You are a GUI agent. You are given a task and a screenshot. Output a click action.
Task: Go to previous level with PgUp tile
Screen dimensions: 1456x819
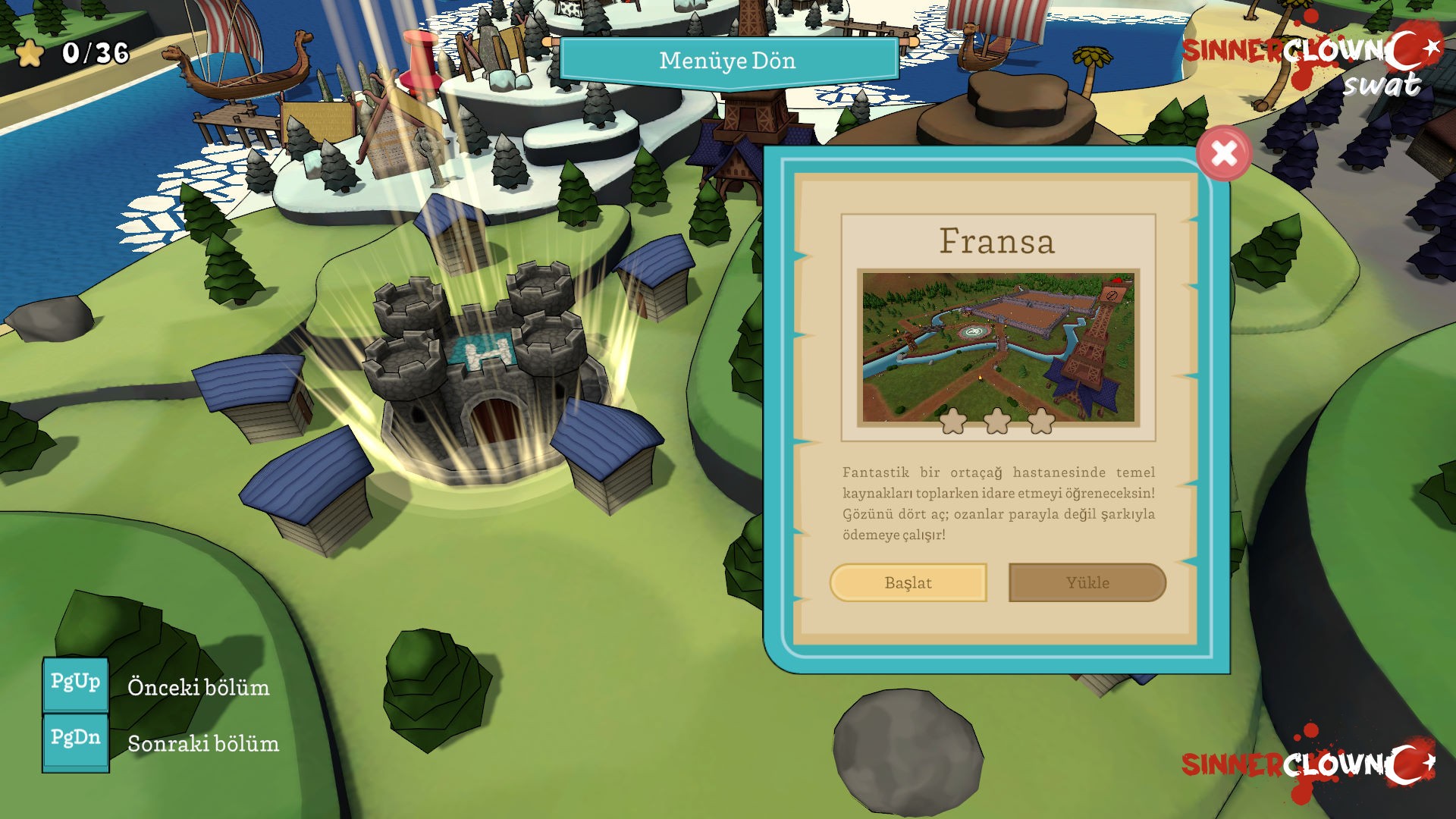click(x=75, y=683)
